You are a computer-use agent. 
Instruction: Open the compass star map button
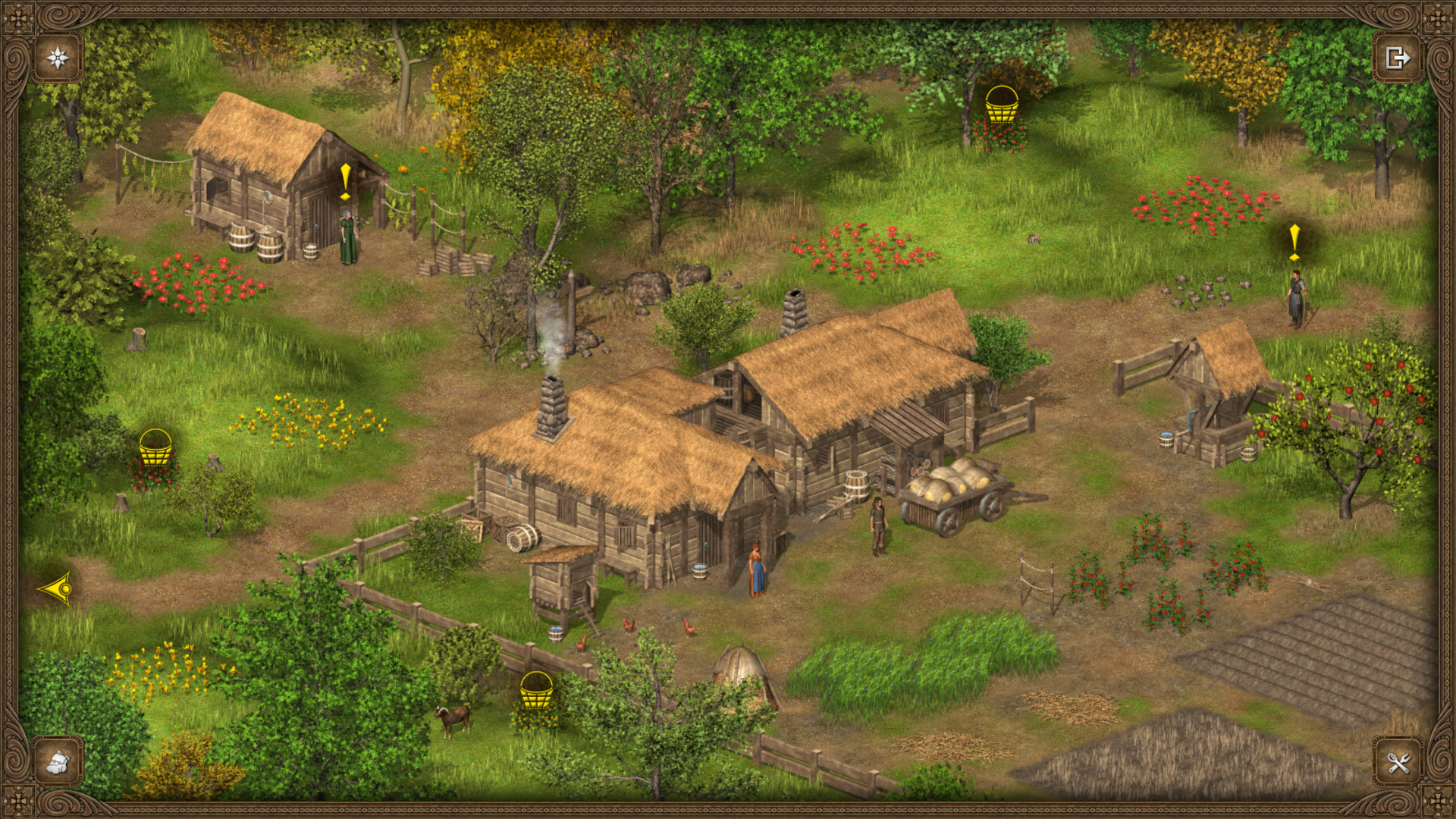[58, 58]
